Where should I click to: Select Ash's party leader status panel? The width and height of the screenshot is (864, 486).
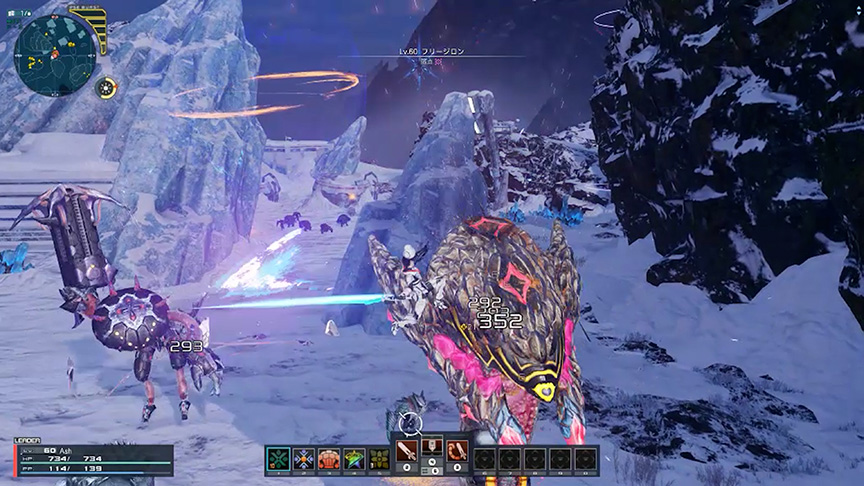coord(92,458)
